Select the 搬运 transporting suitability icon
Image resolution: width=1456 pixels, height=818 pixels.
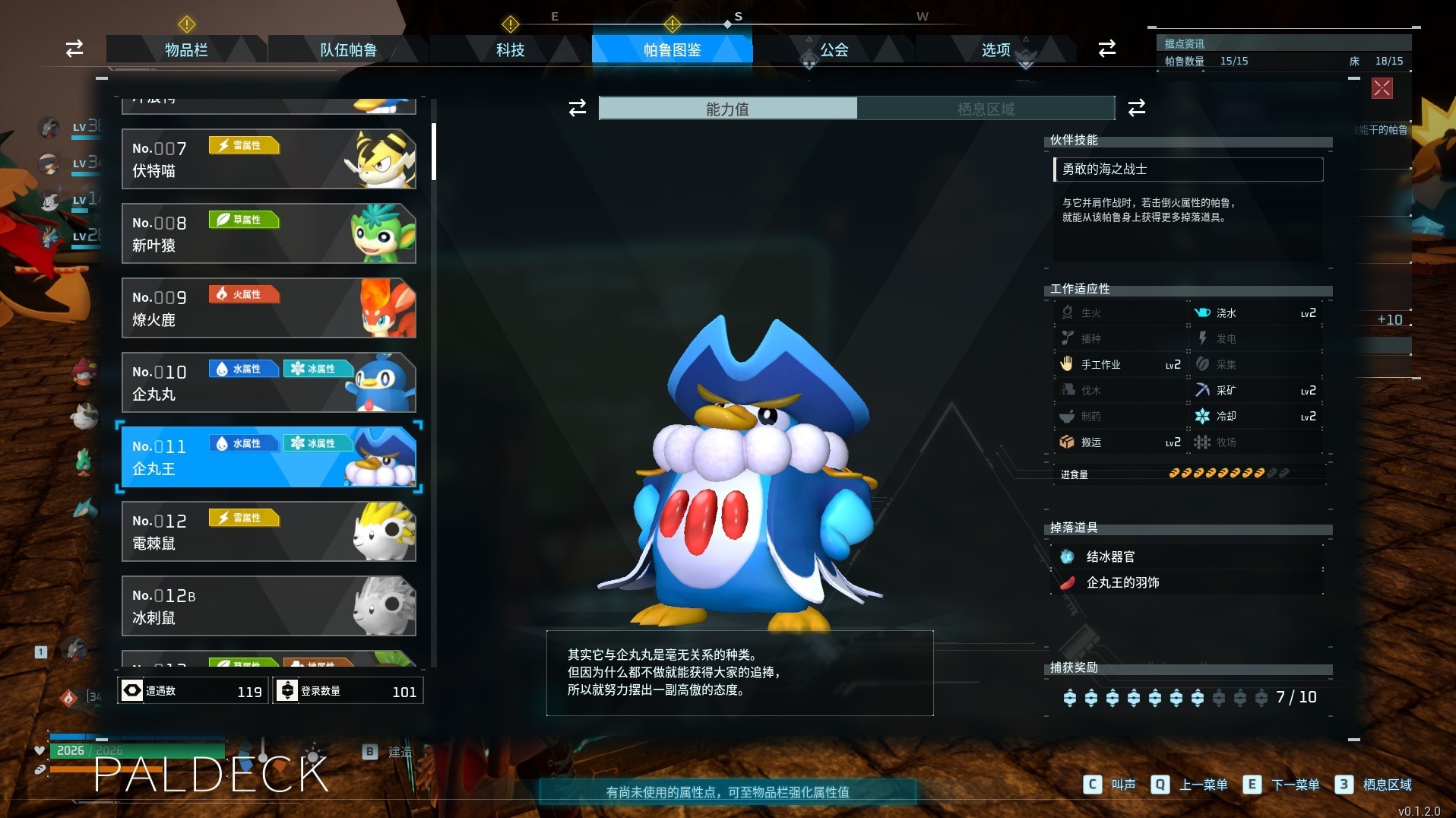pyautogui.click(x=1068, y=442)
